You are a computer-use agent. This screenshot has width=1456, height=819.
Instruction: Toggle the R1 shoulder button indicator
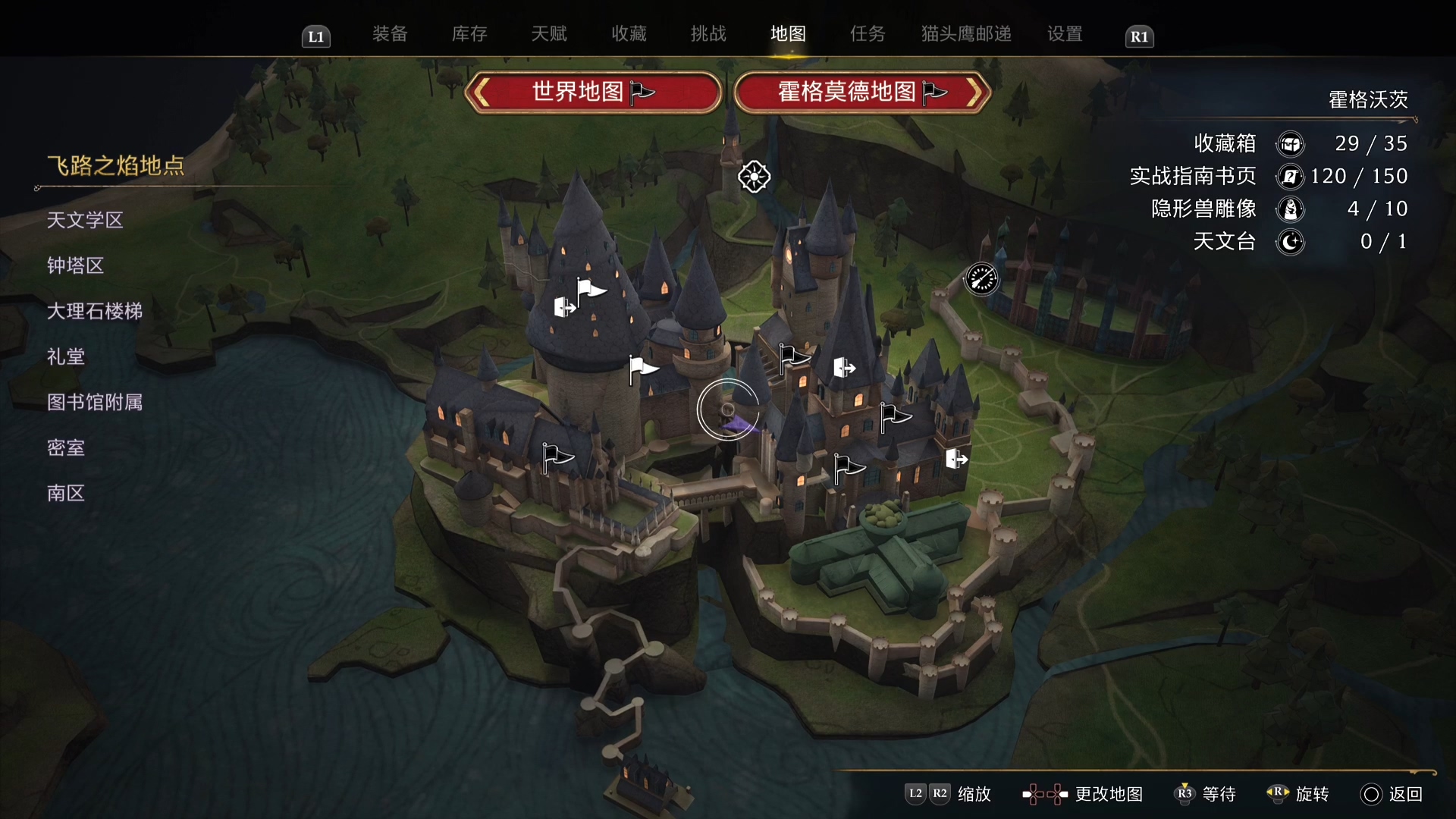pos(1139,36)
